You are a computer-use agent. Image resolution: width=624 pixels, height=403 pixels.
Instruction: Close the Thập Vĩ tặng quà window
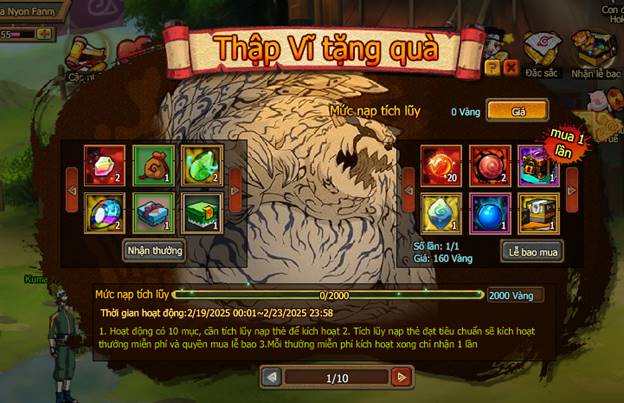510,67
